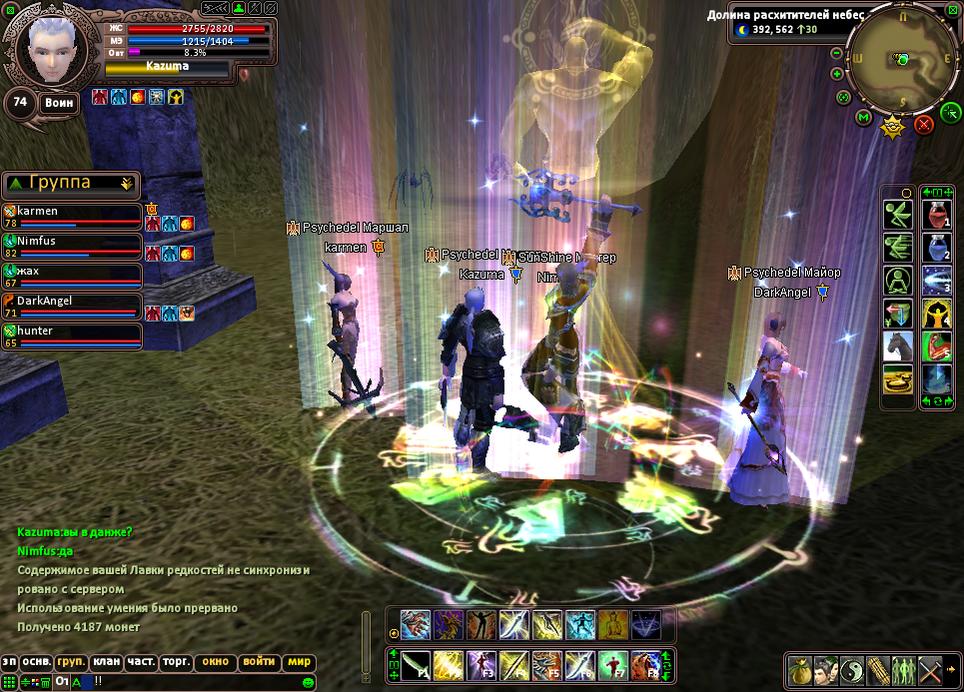Zoom in the minimap with plus button
964x692 pixels.
click(x=837, y=73)
